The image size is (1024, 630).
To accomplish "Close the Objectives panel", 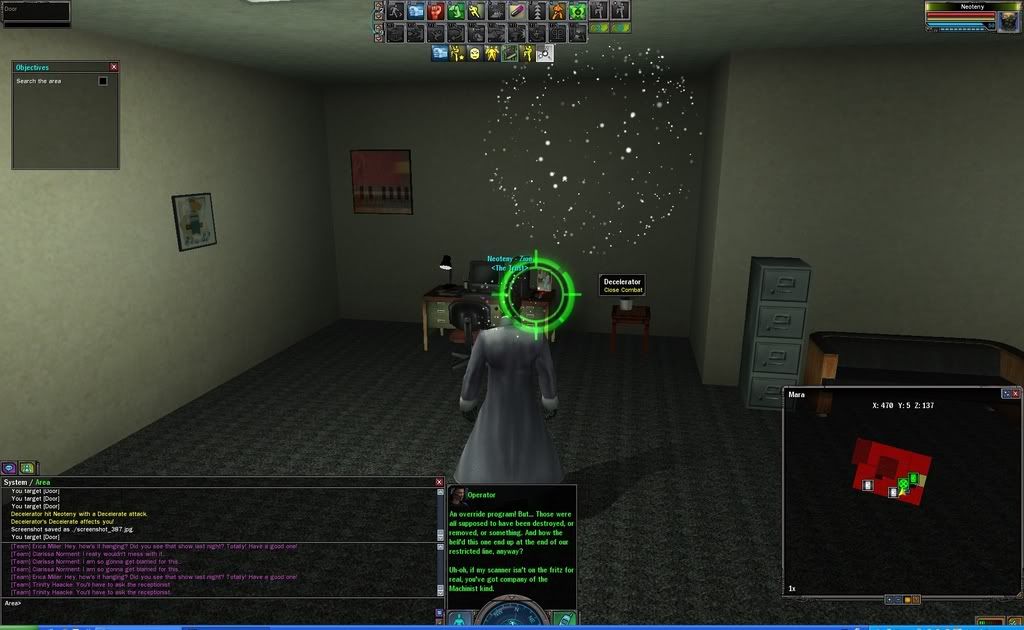I will [x=114, y=67].
